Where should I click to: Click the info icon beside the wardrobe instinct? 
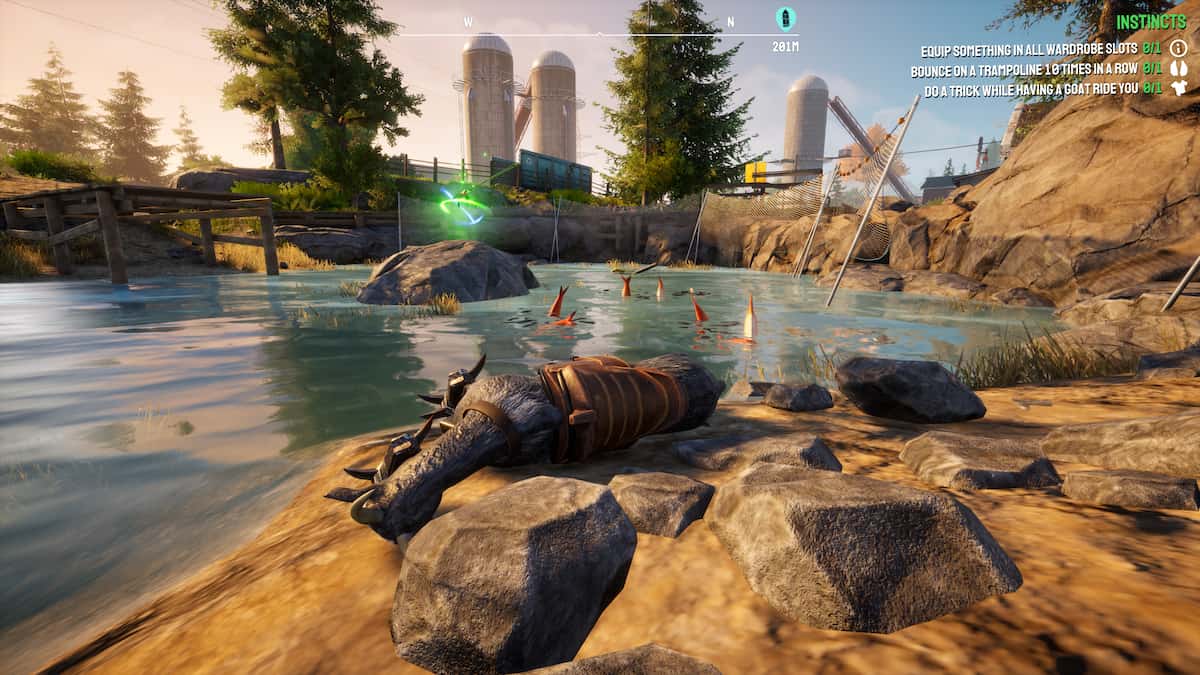coord(1179,49)
